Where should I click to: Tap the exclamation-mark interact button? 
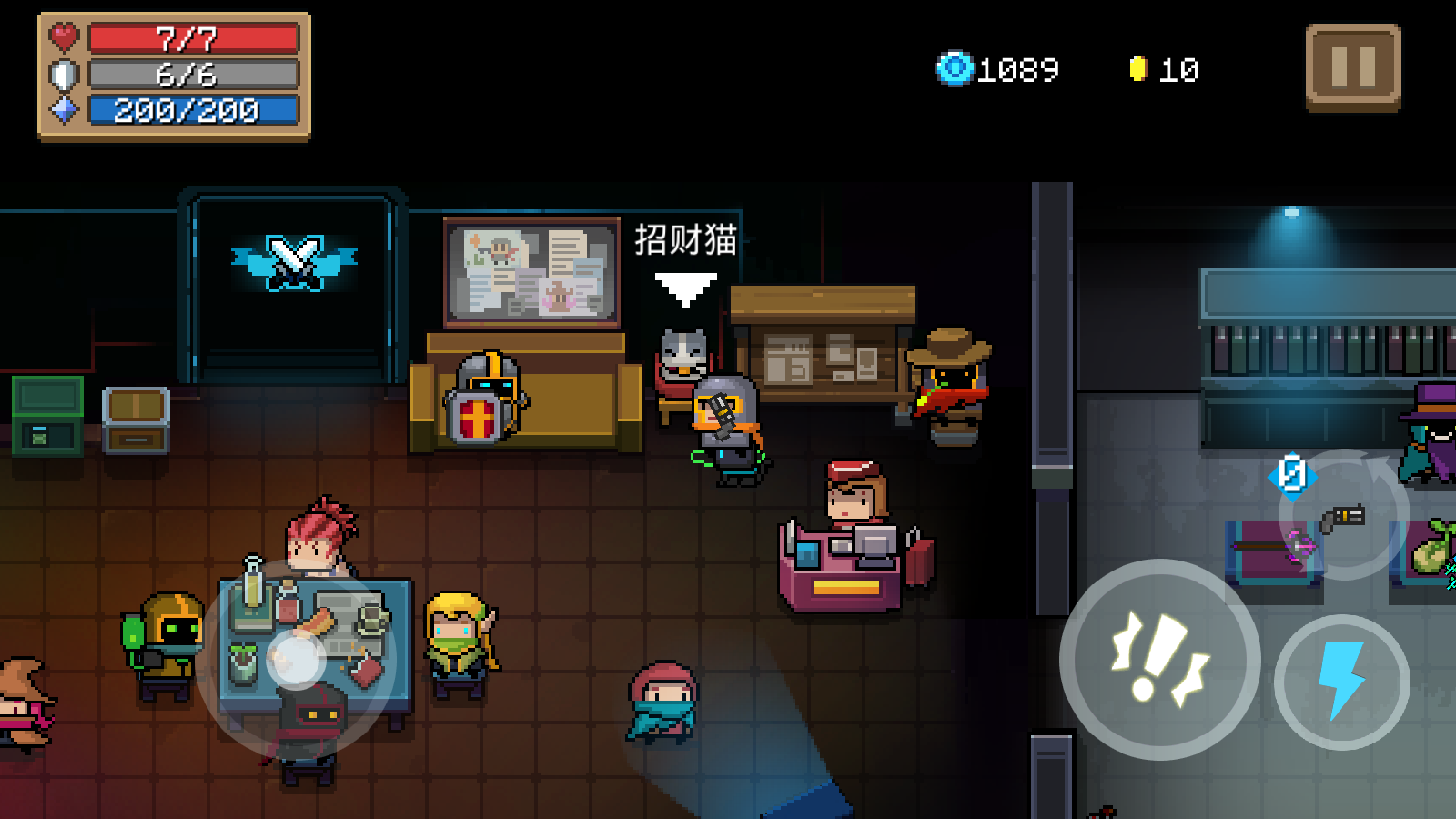[1159, 660]
